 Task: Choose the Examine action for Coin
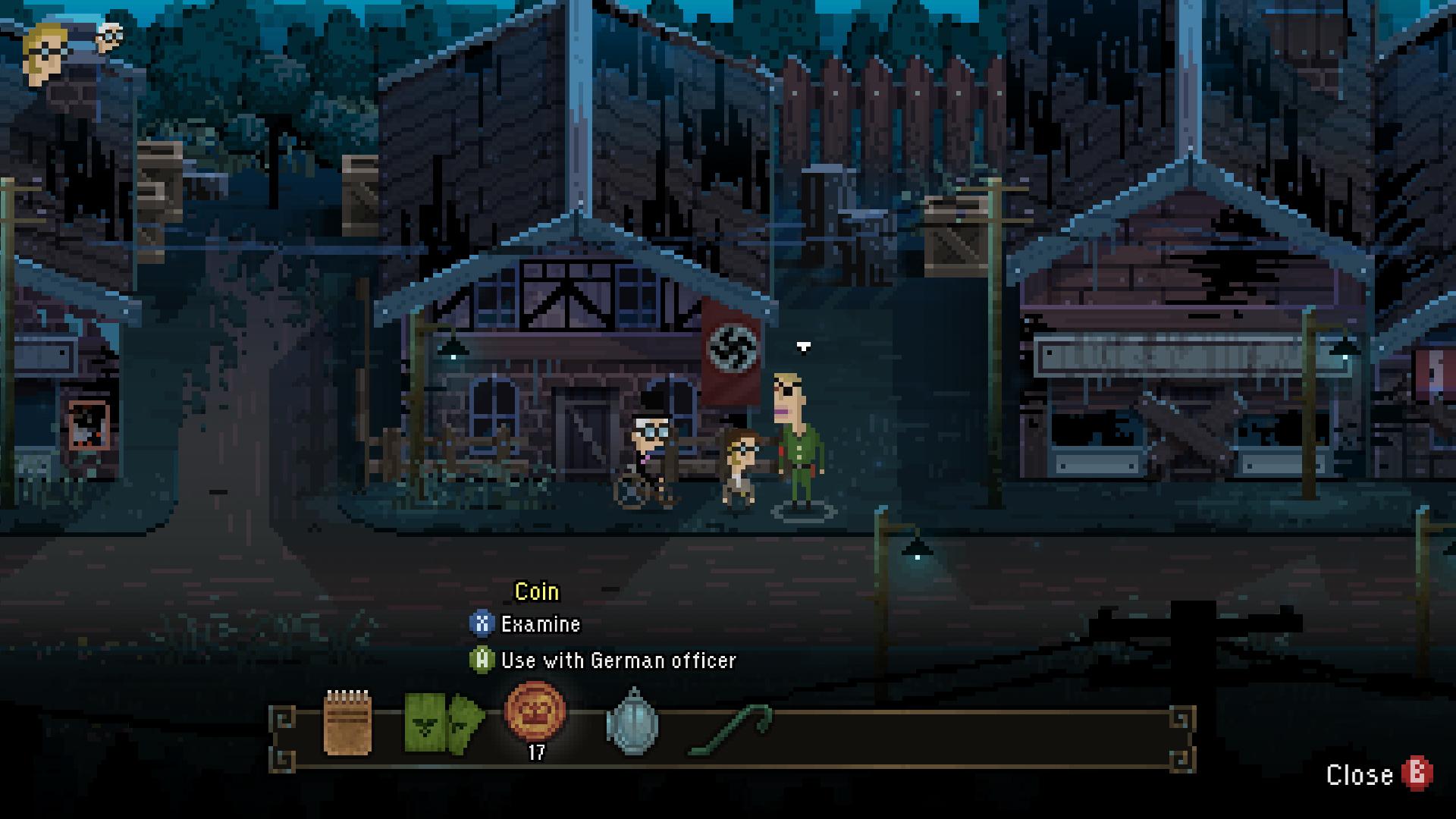(x=540, y=624)
